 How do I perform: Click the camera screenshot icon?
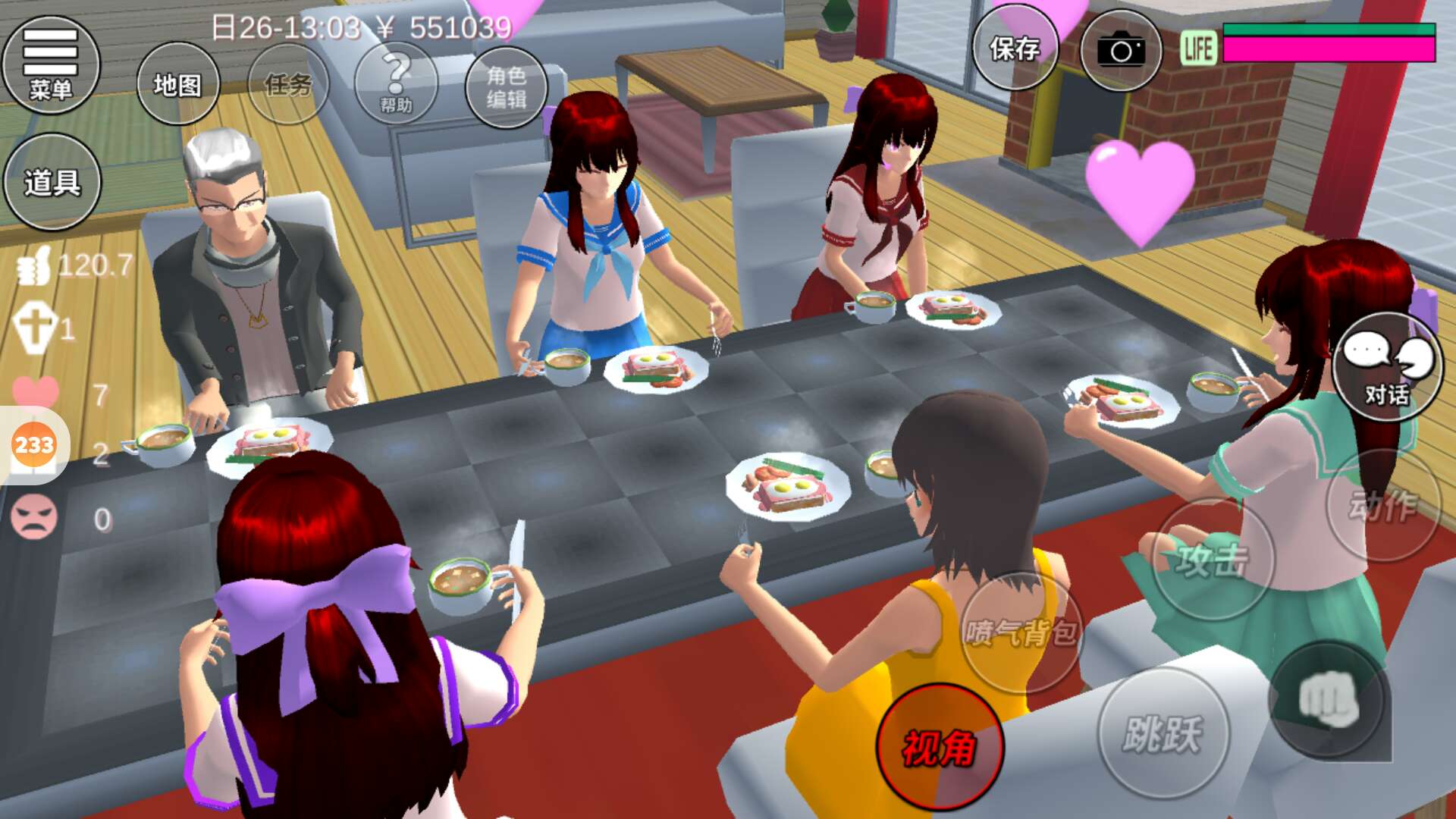1120,51
